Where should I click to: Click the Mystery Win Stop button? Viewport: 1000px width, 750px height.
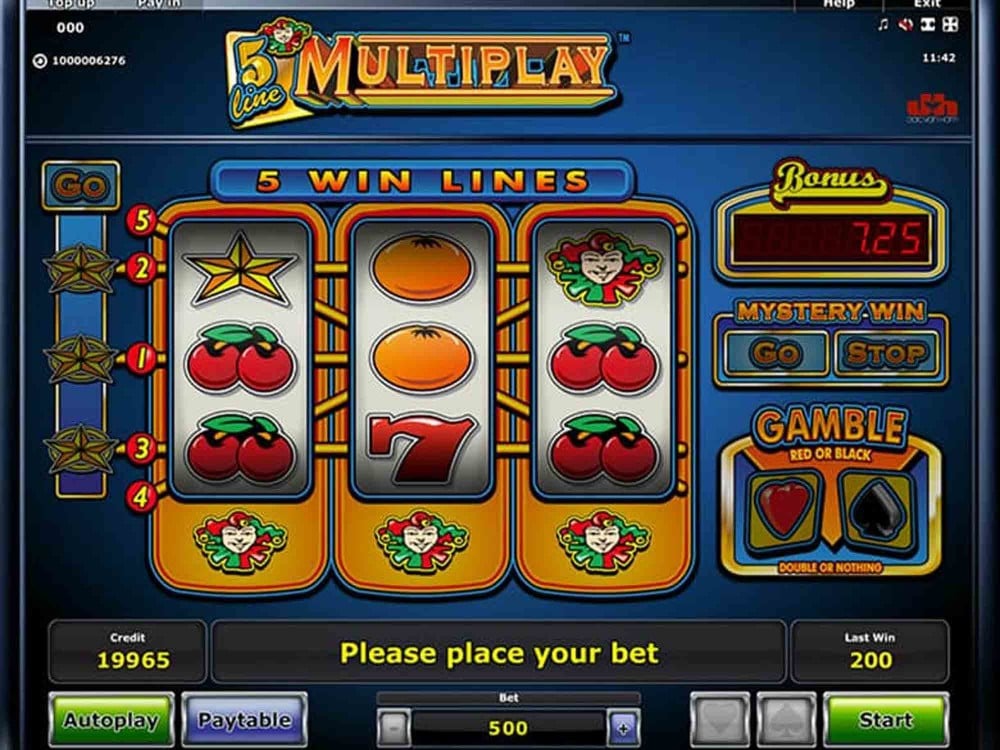click(884, 352)
